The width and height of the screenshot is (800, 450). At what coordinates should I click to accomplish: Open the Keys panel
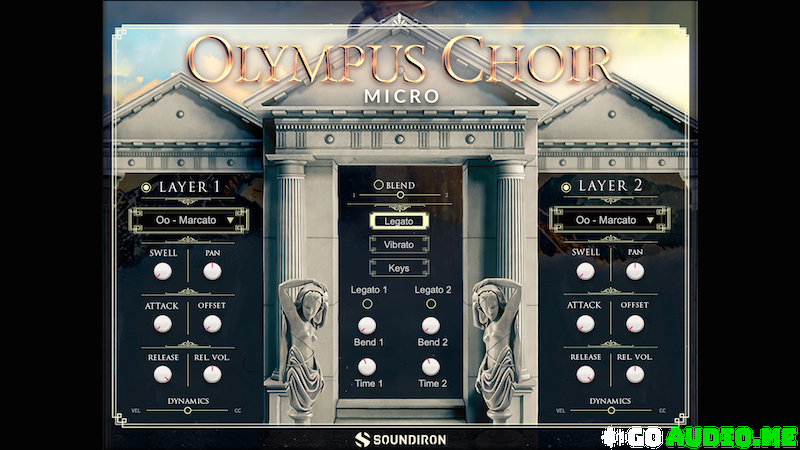[399, 268]
